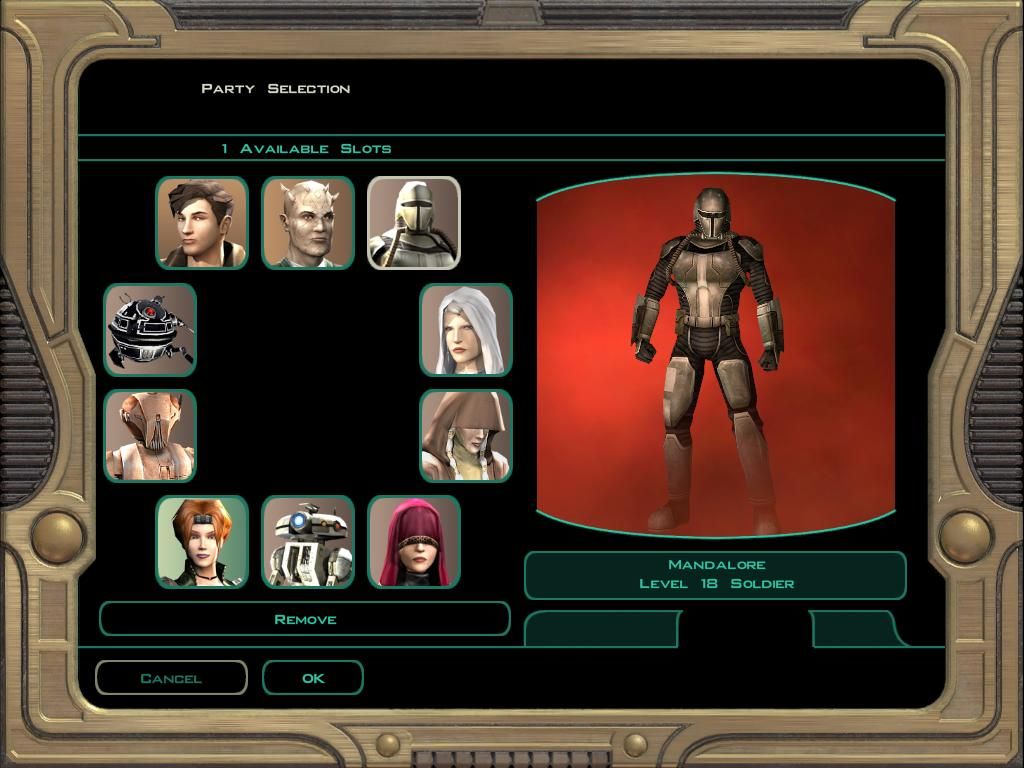Select the helmeted Mandalore portrait
1024x768 pixels.
click(414, 223)
